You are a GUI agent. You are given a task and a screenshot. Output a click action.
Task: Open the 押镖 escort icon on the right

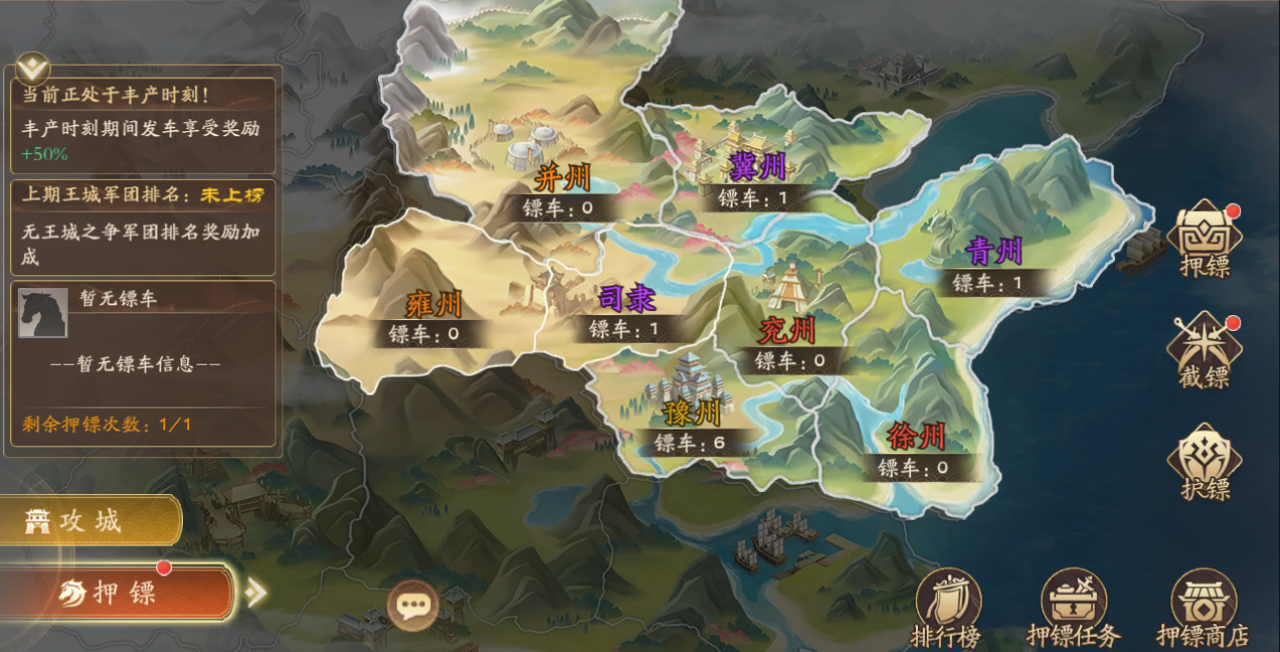(1204, 239)
